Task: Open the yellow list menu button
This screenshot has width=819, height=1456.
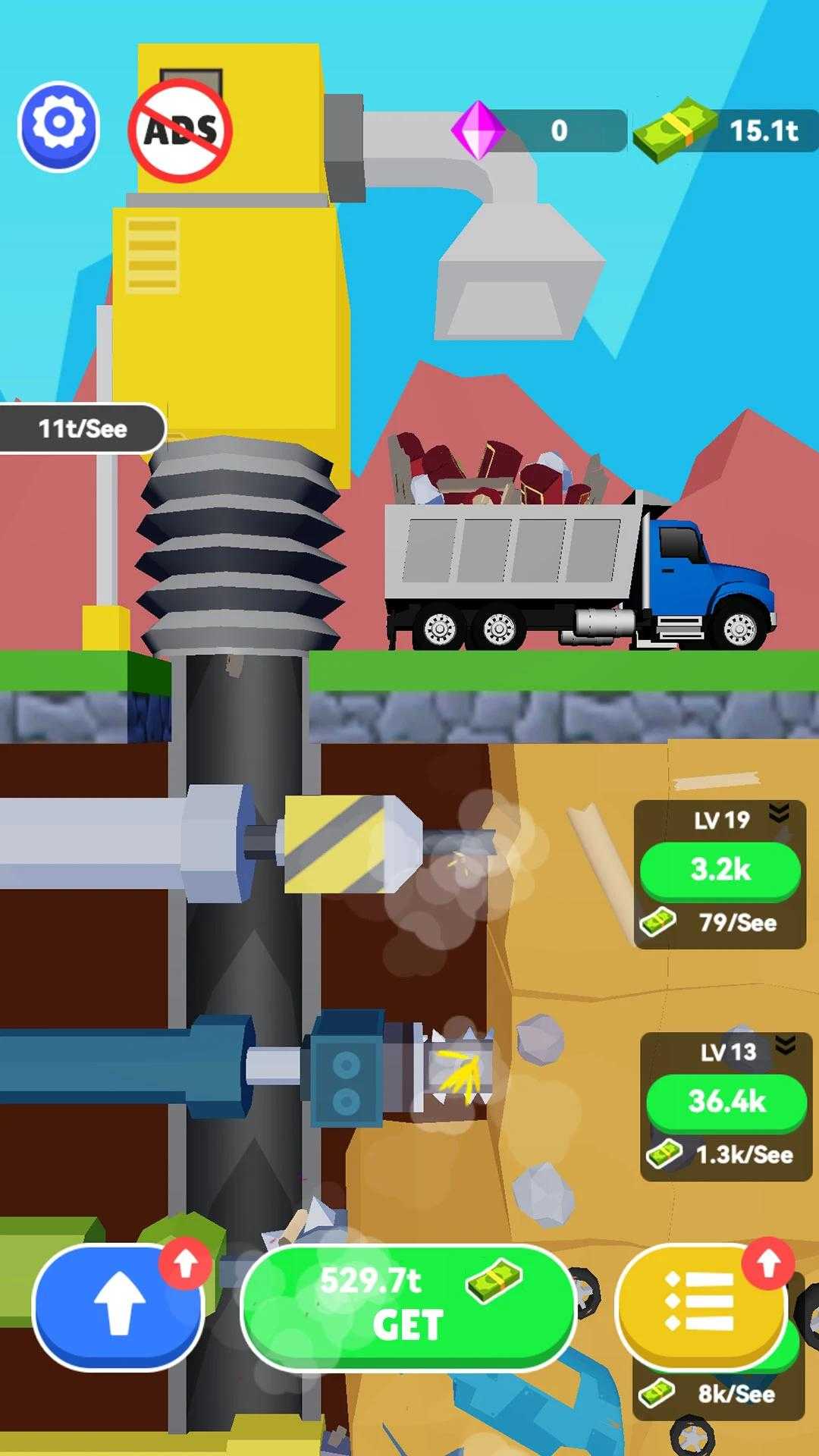Action: (x=699, y=1303)
